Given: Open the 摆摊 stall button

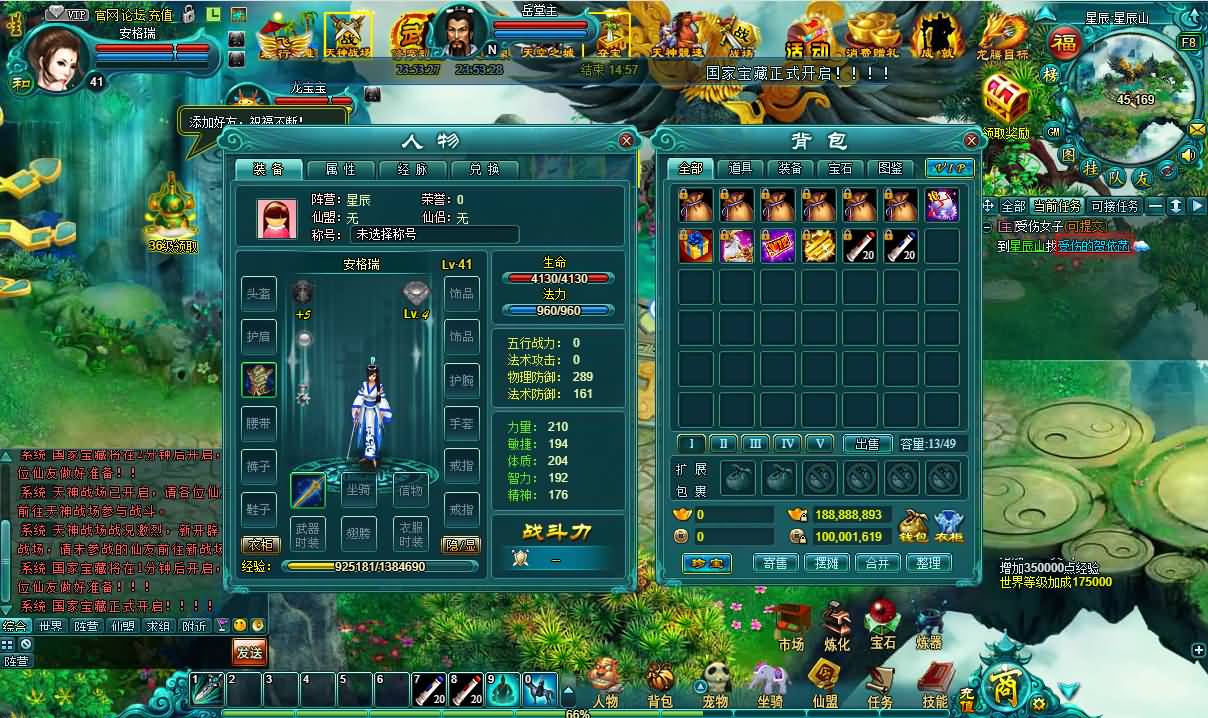Looking at the screenshot, I should 826,563.
